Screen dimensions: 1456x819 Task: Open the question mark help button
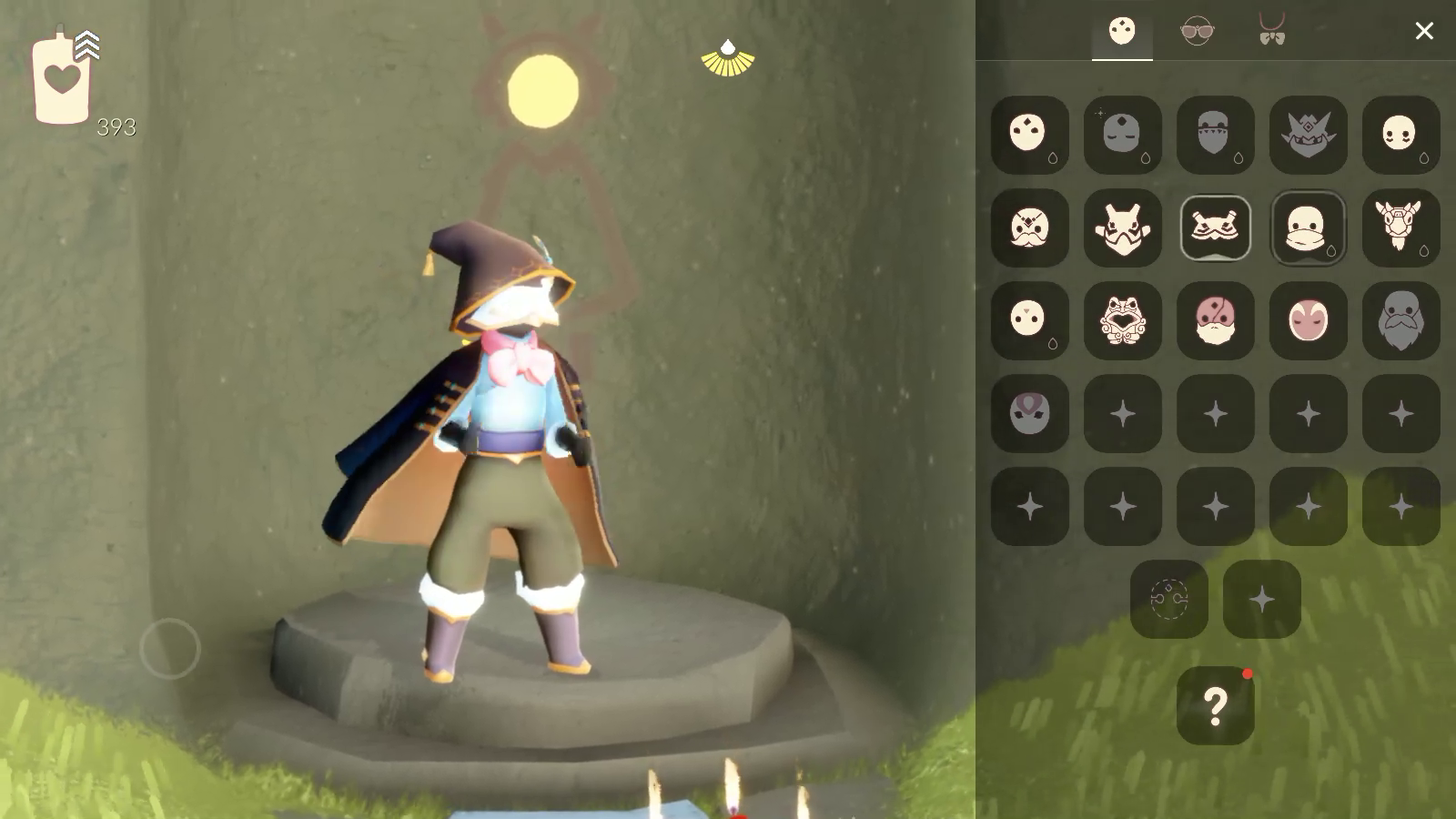tap(1215, 705)
